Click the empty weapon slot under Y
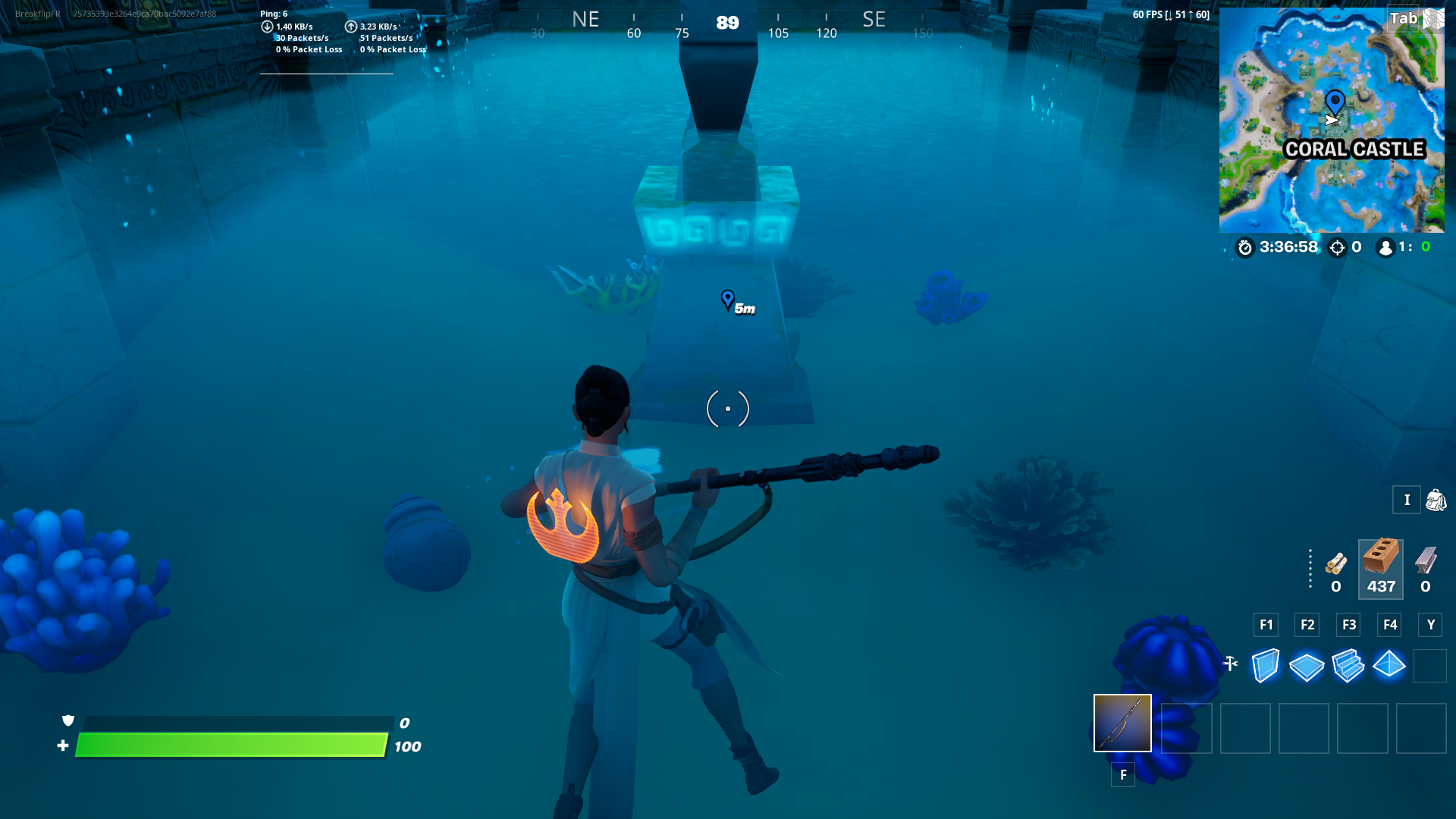 tap(1430, 665)
